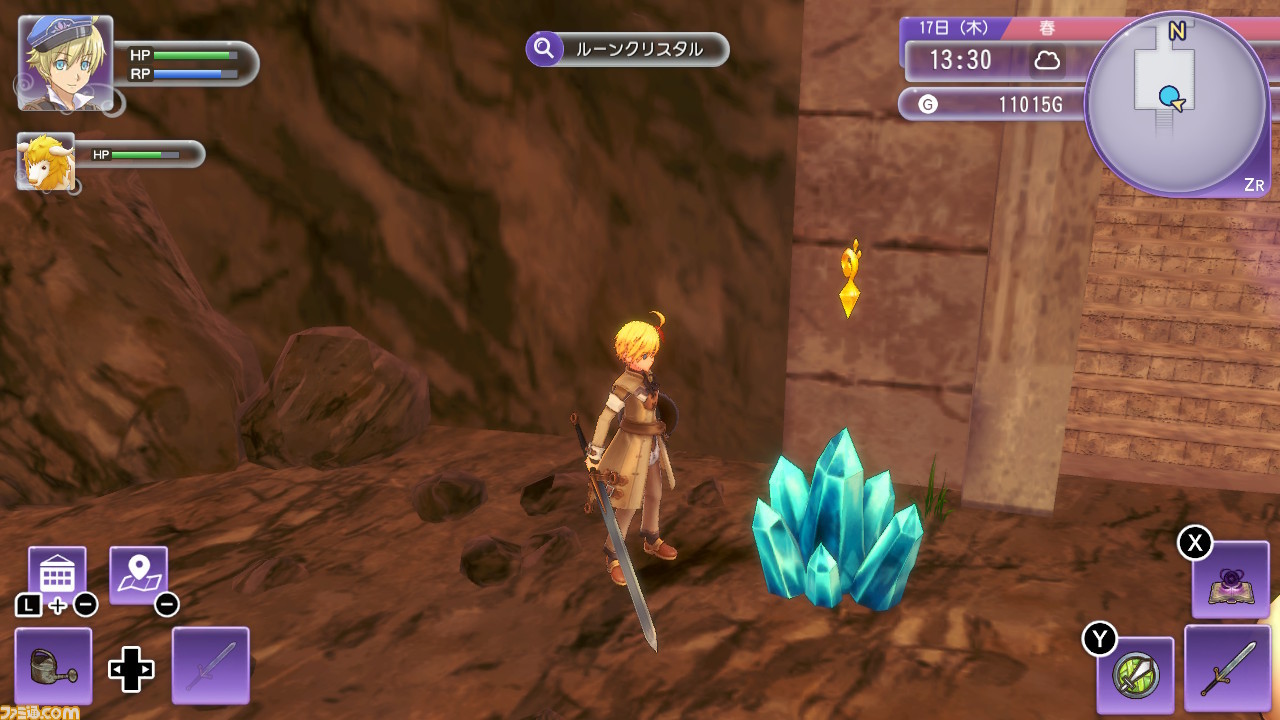Open the calendar icon

(57, 575)
